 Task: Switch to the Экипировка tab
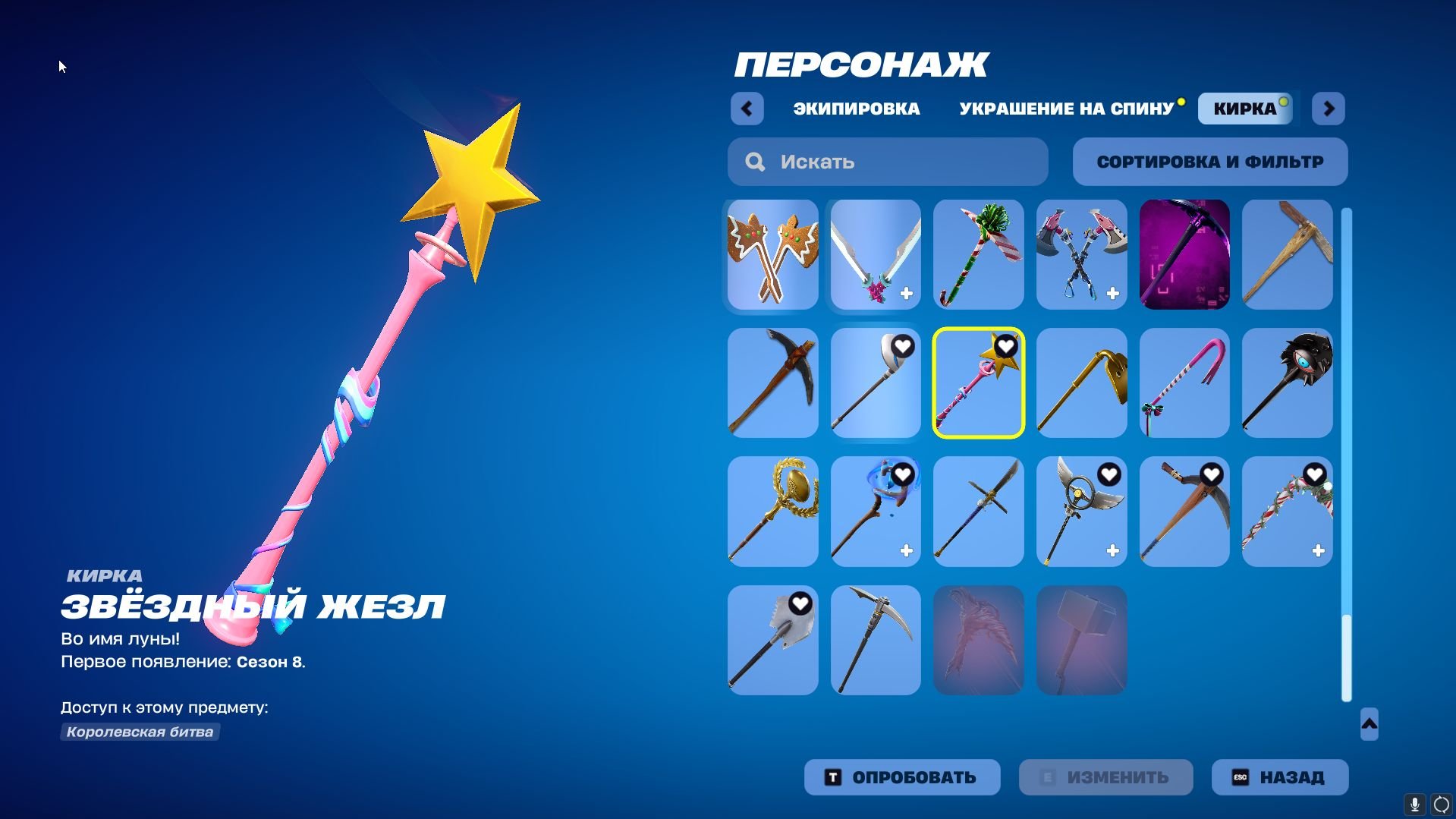coord(854,109)
